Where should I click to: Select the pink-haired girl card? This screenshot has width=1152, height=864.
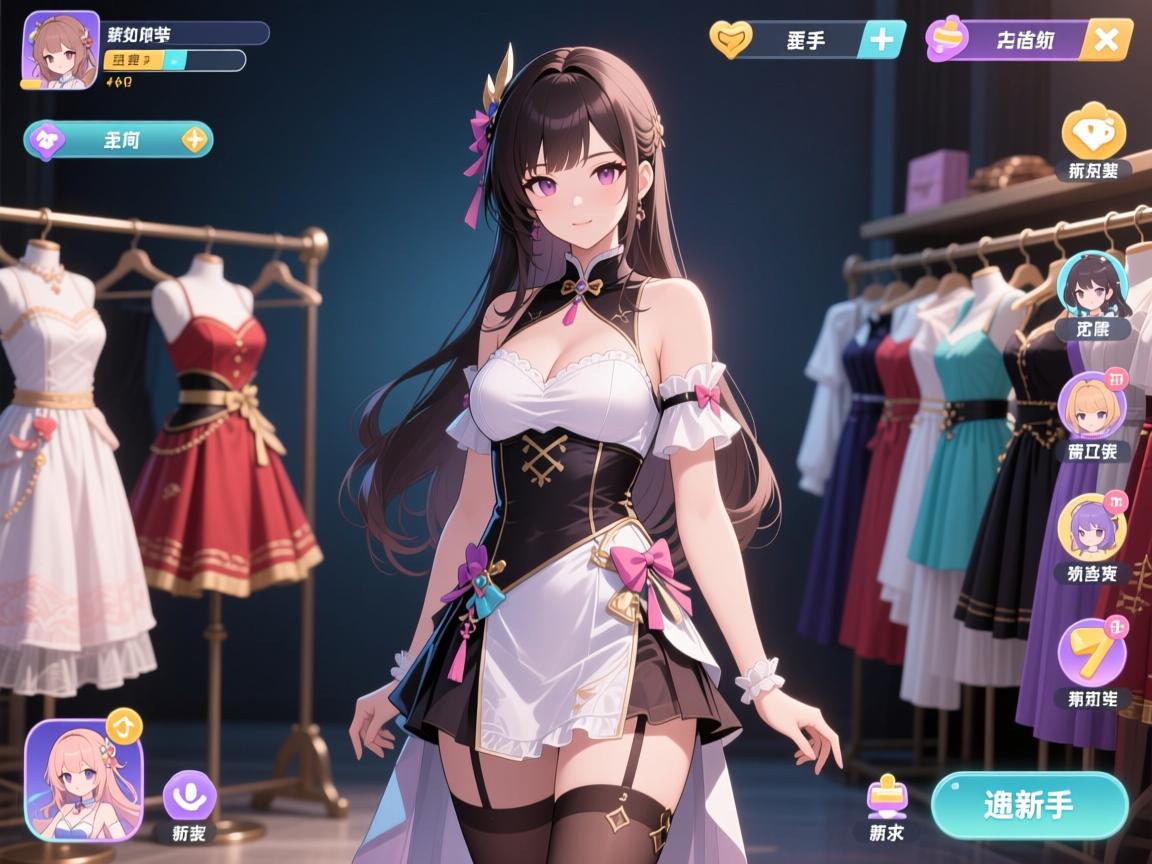click(83, 782)
